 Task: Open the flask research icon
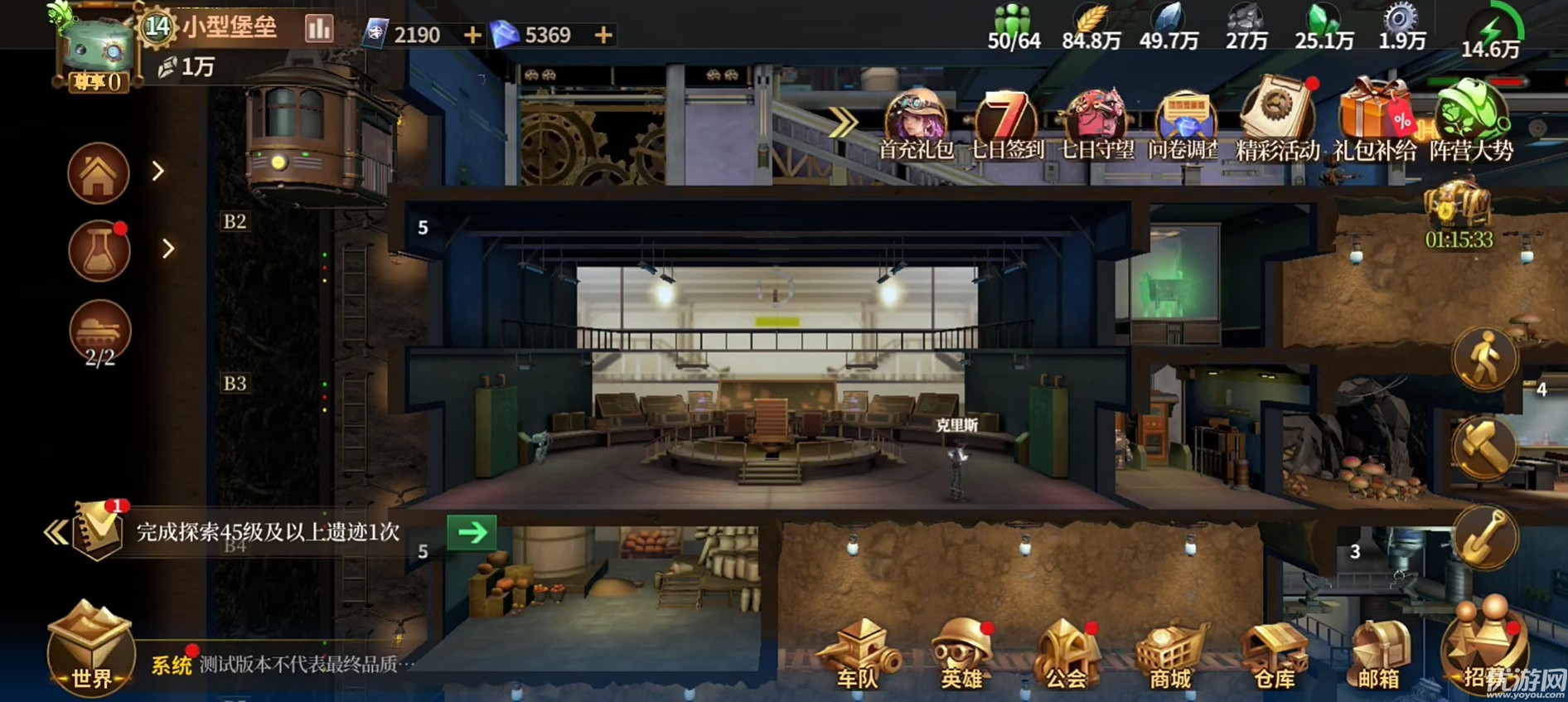pyautogui.click(x=99, y=250)
